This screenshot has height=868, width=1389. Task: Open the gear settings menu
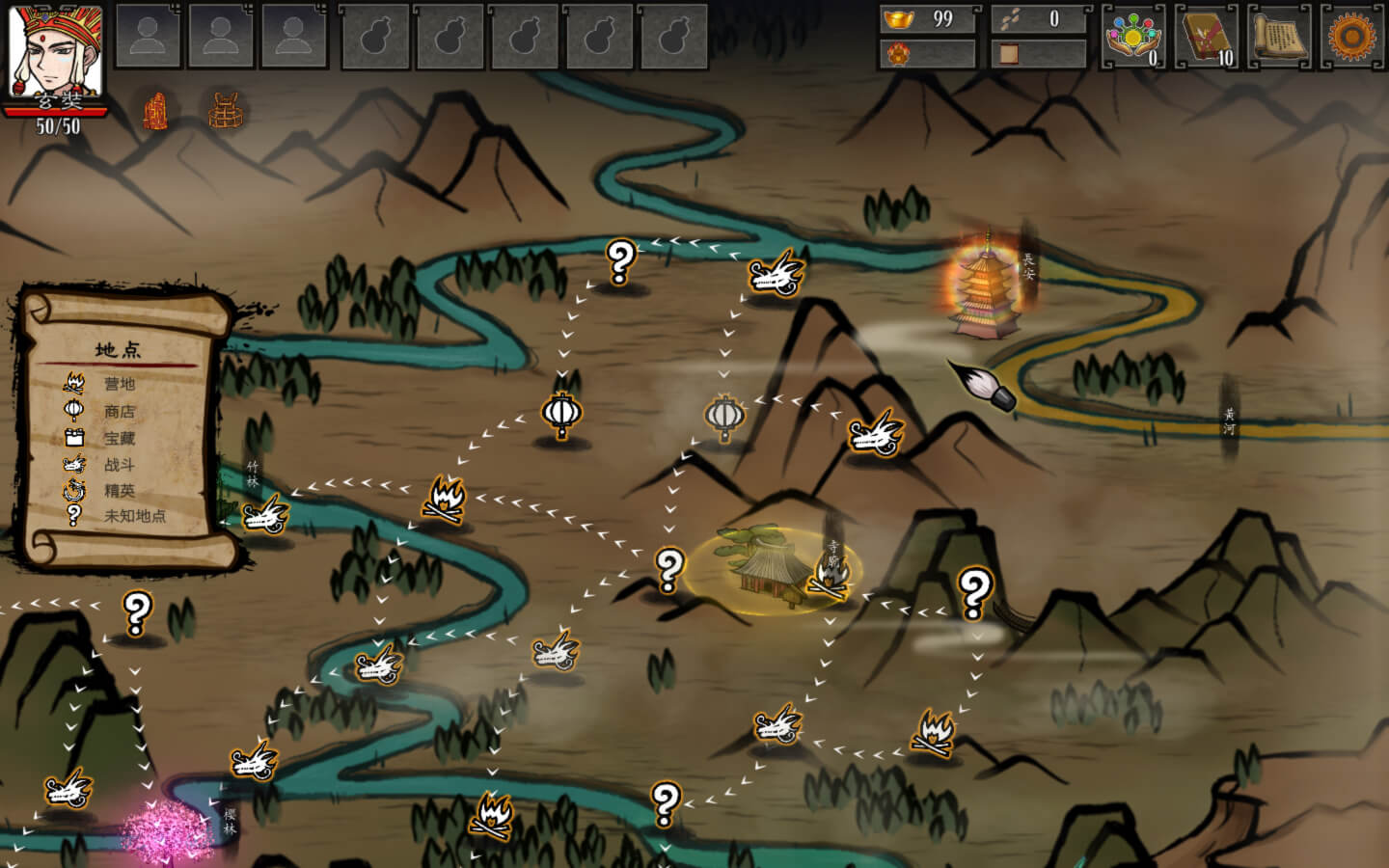(x=1350, y=37)
